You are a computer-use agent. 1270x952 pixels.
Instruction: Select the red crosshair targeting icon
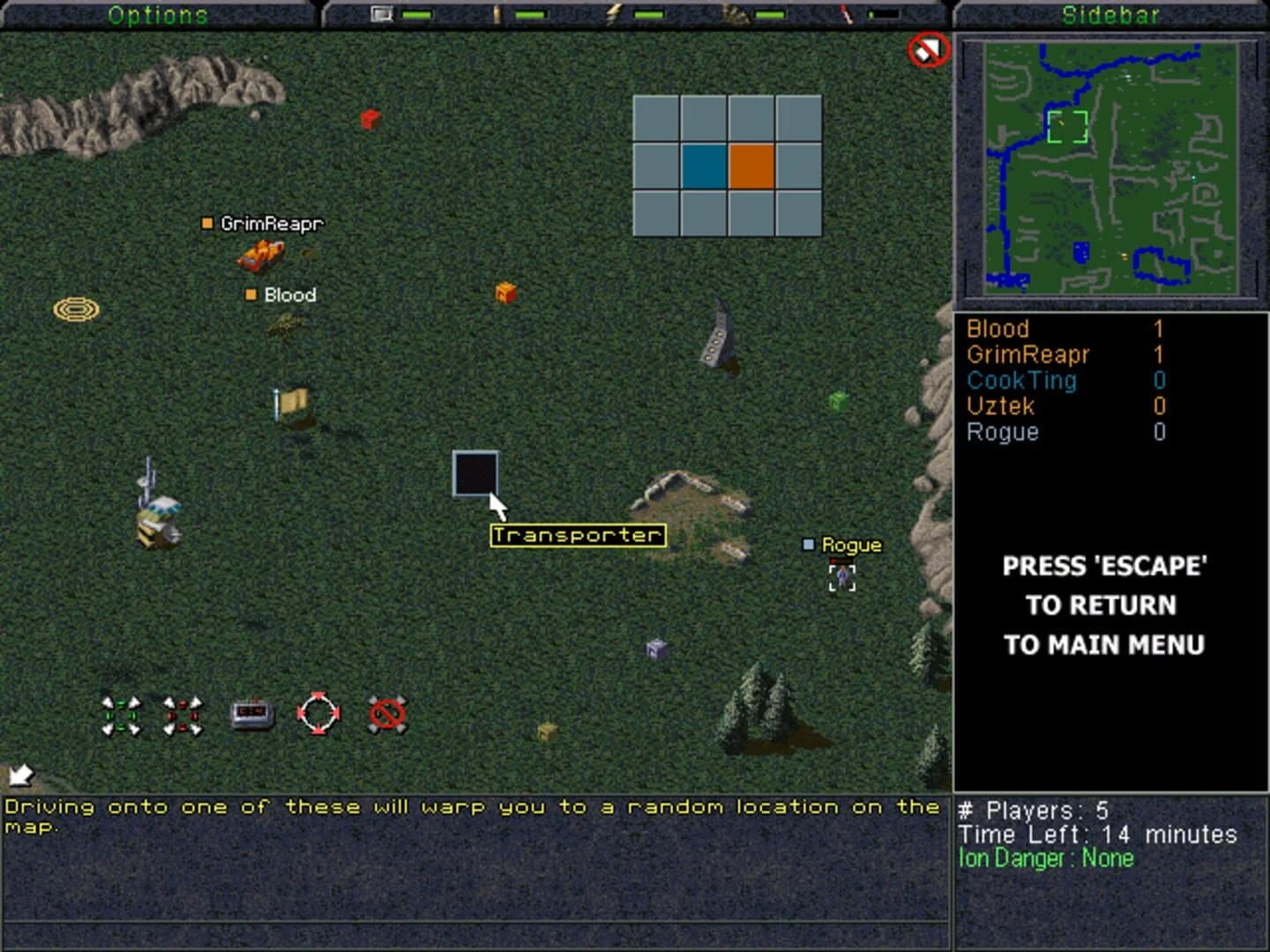point(319,713)
